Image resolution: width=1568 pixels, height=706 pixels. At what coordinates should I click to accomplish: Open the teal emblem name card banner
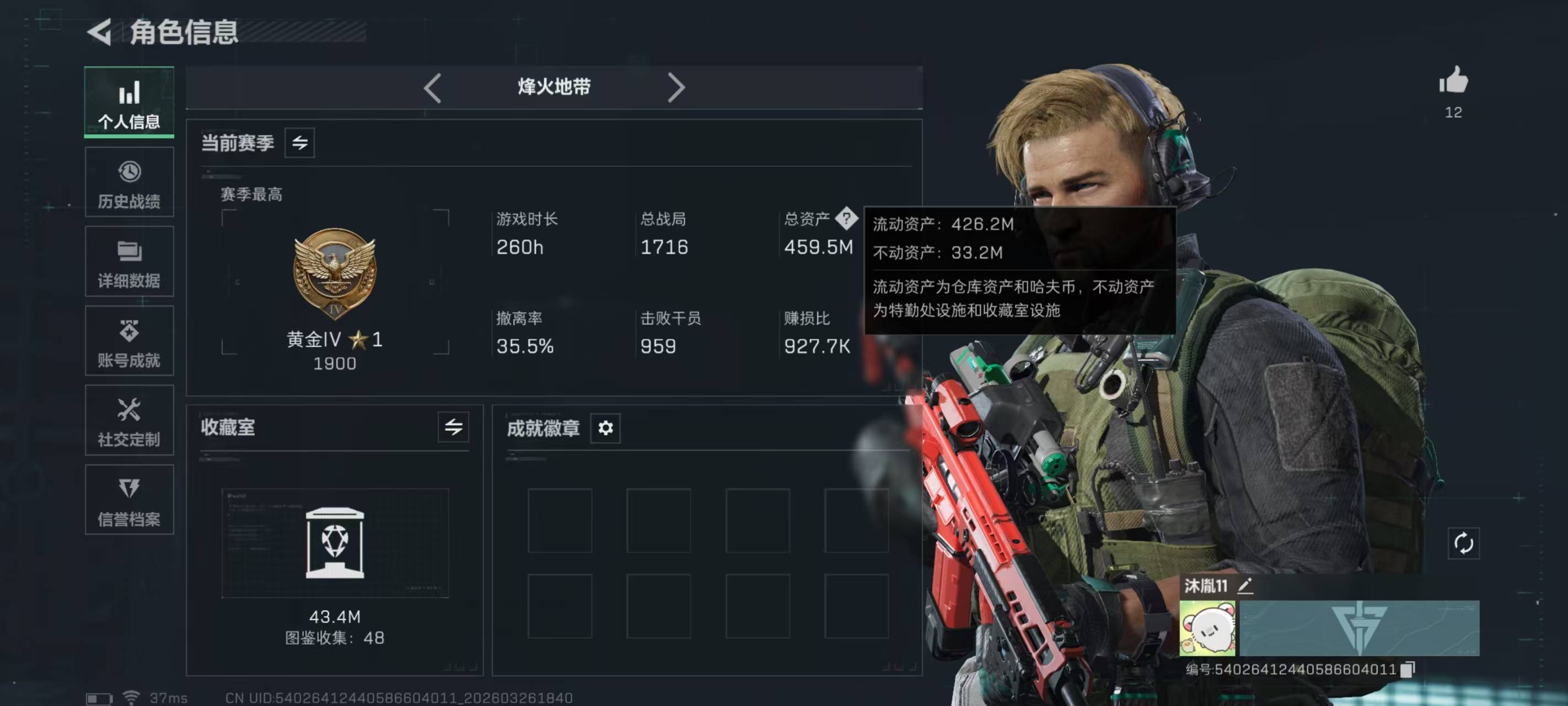click(x=1359, y=628)
